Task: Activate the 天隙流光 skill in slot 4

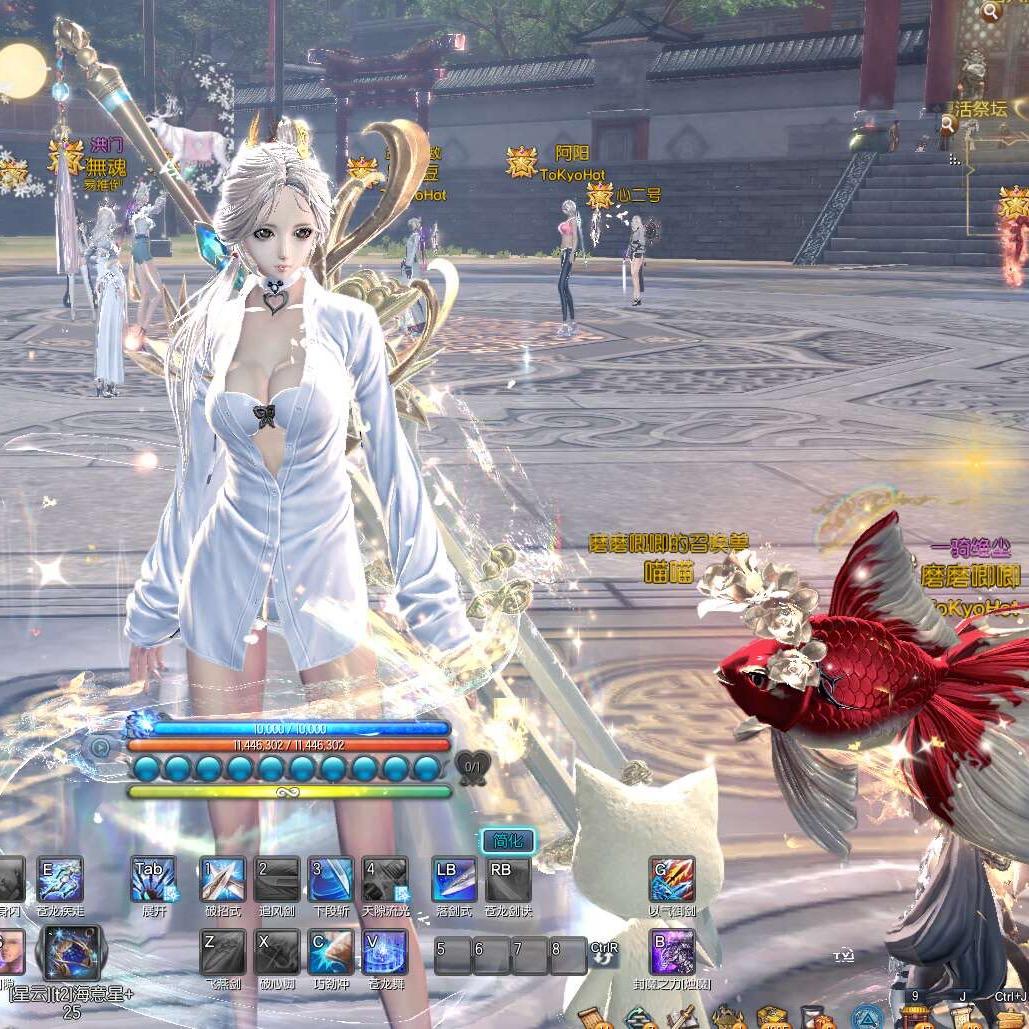Action: (385, 880)
